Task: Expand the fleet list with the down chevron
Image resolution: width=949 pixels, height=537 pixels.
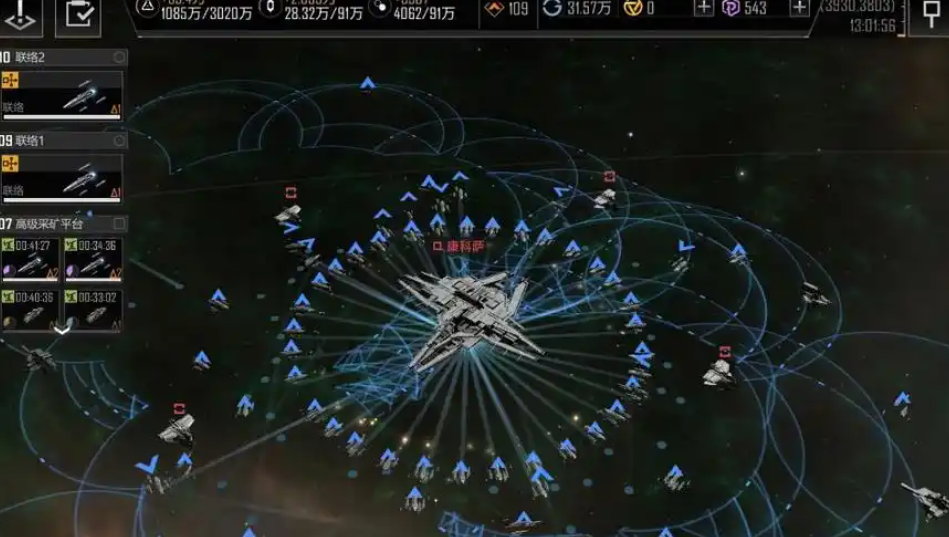Action: coord(62,328)
